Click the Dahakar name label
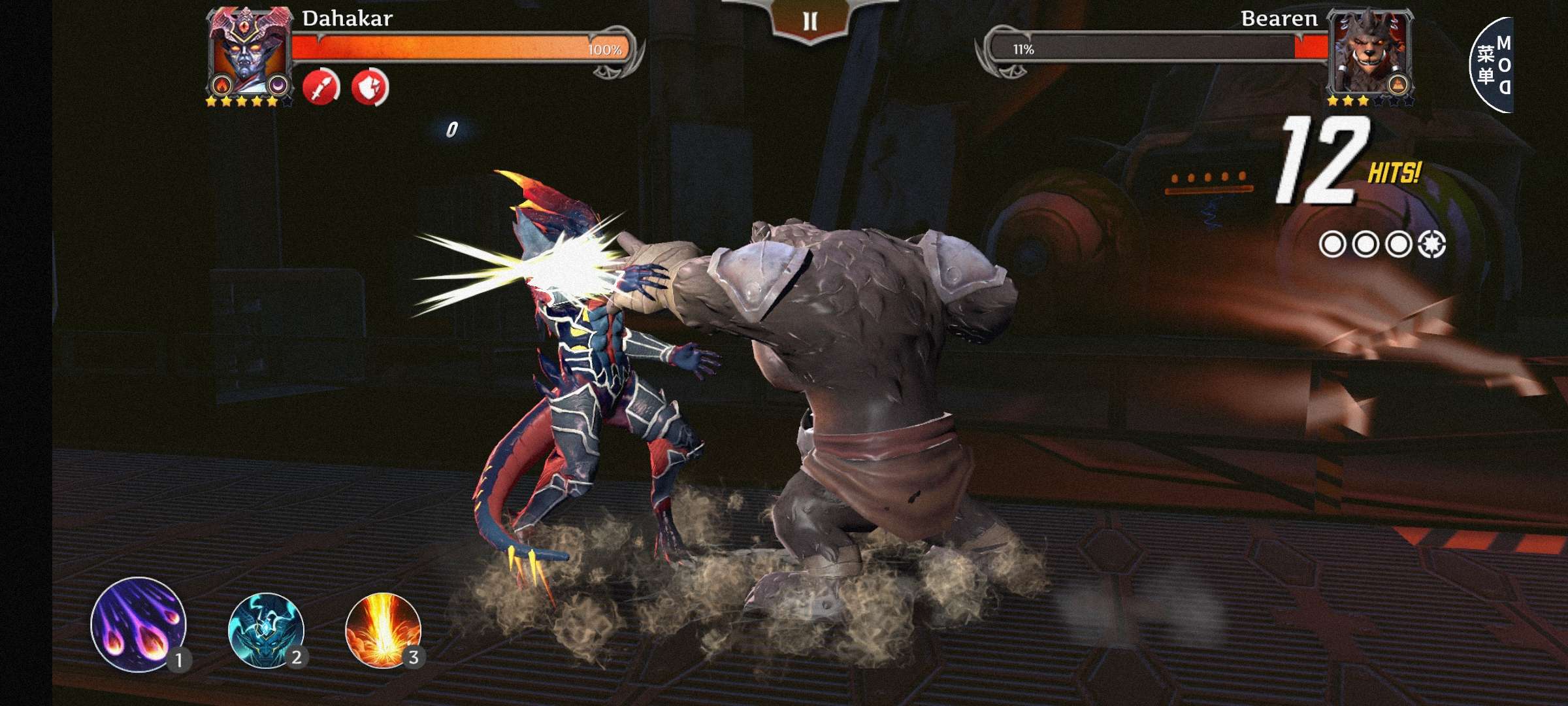 coord(347,20)
